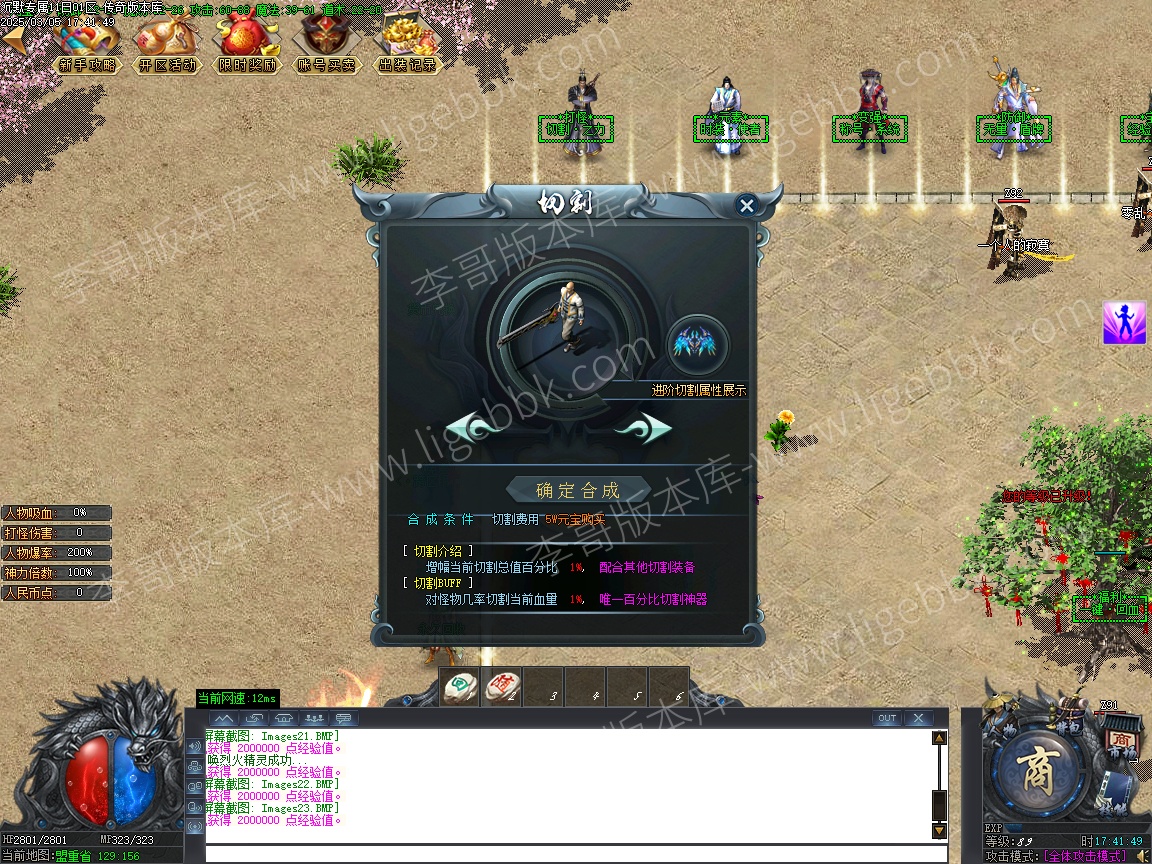
Task: Use the red tile item in hotbar slot 2
Action: tap(502, 687)
